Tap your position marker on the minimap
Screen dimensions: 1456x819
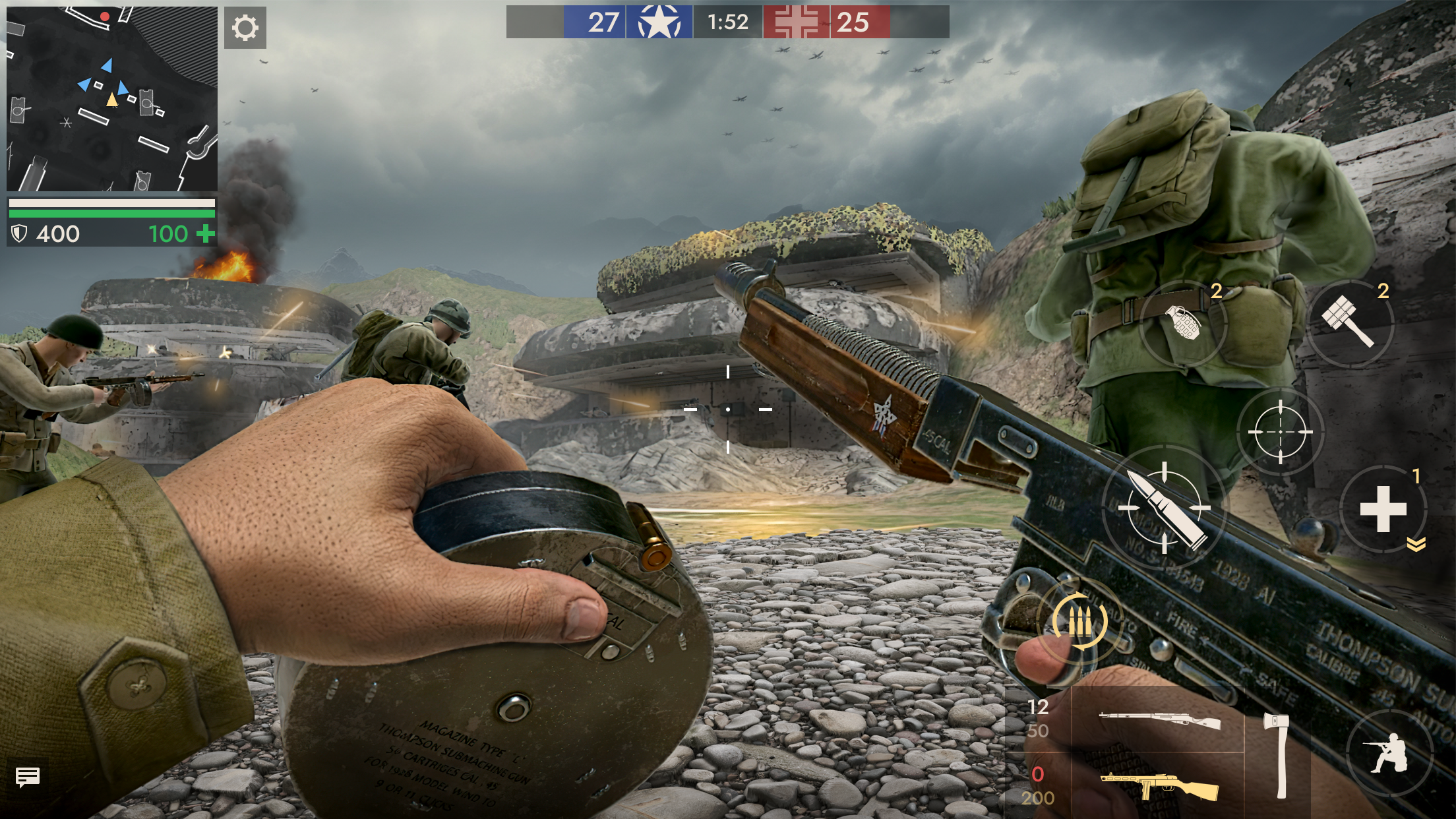[x=111, y=100]
